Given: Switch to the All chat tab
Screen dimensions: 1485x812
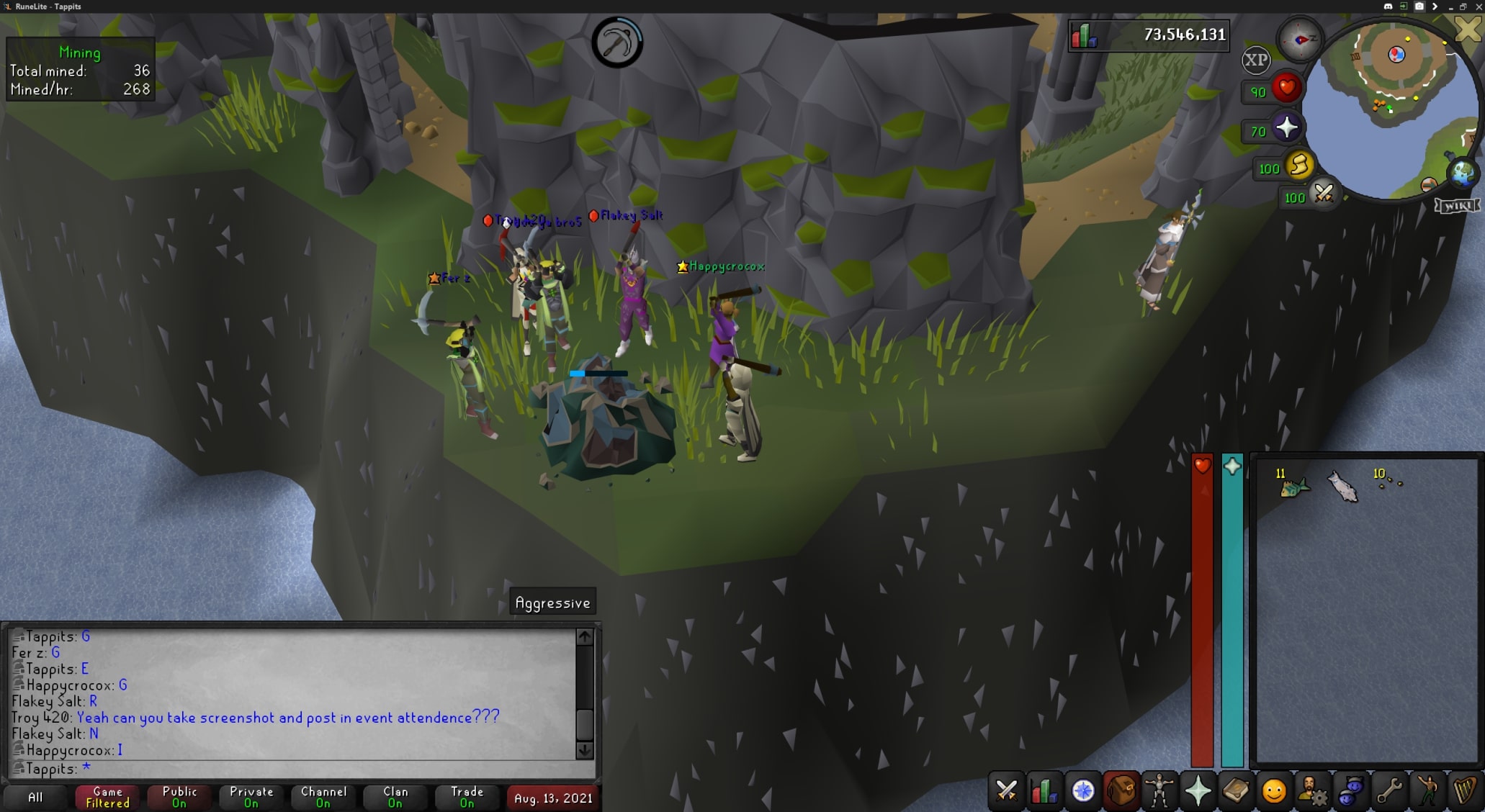Looking at the screenshot, I should (36, 797).
